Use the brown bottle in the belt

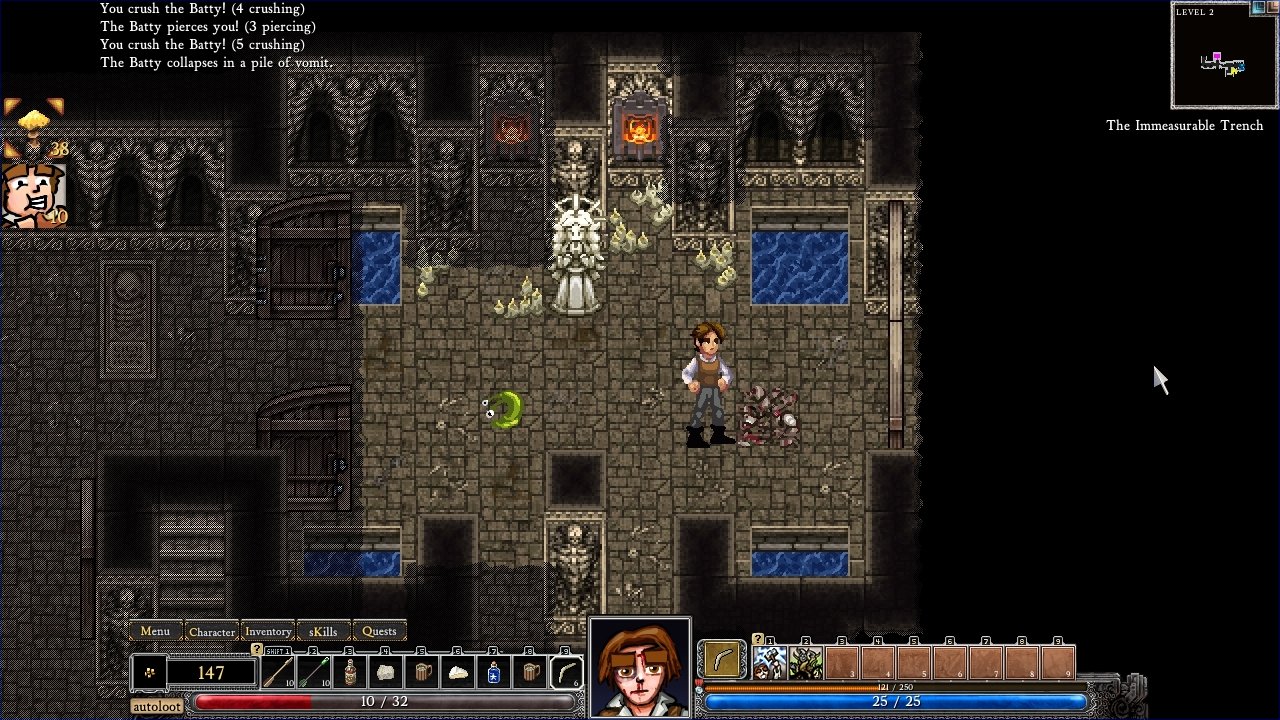tap(350, 673)
